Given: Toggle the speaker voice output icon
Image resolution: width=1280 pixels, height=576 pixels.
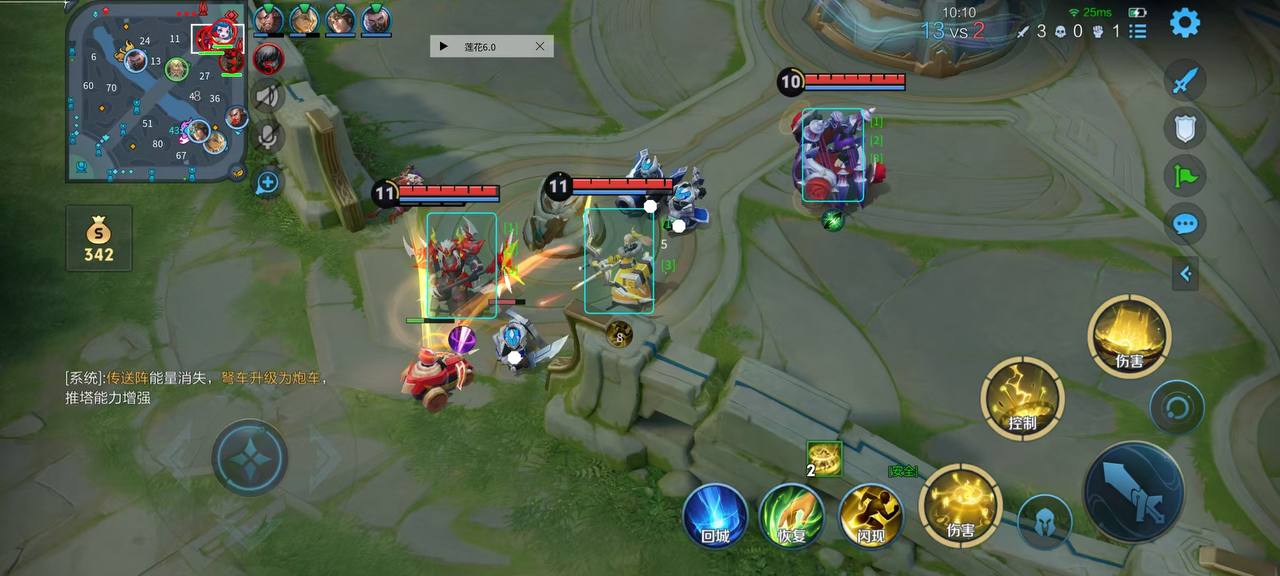Looking at the screenshot, I should click(x=267, y=96).
